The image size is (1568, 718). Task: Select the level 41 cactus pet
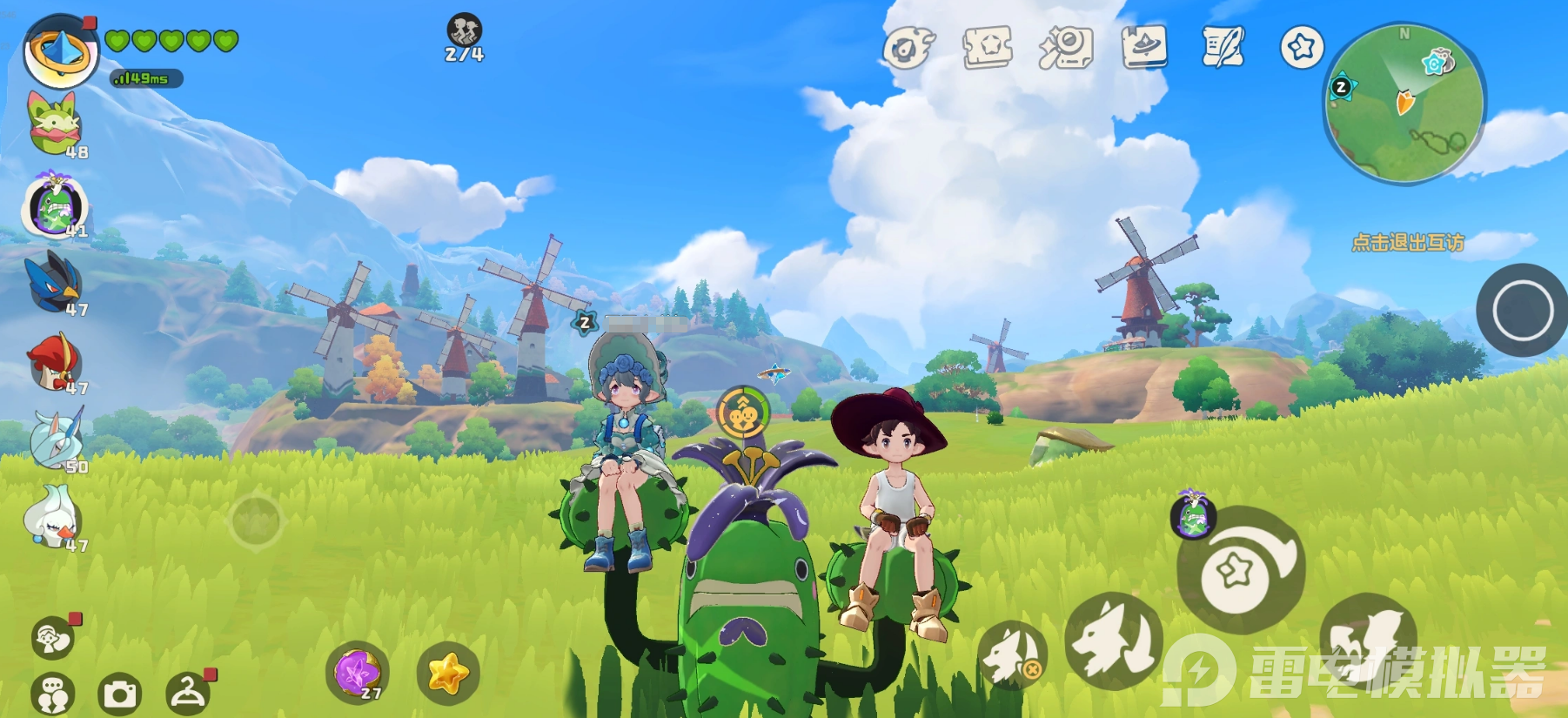(x=56, y=207)
